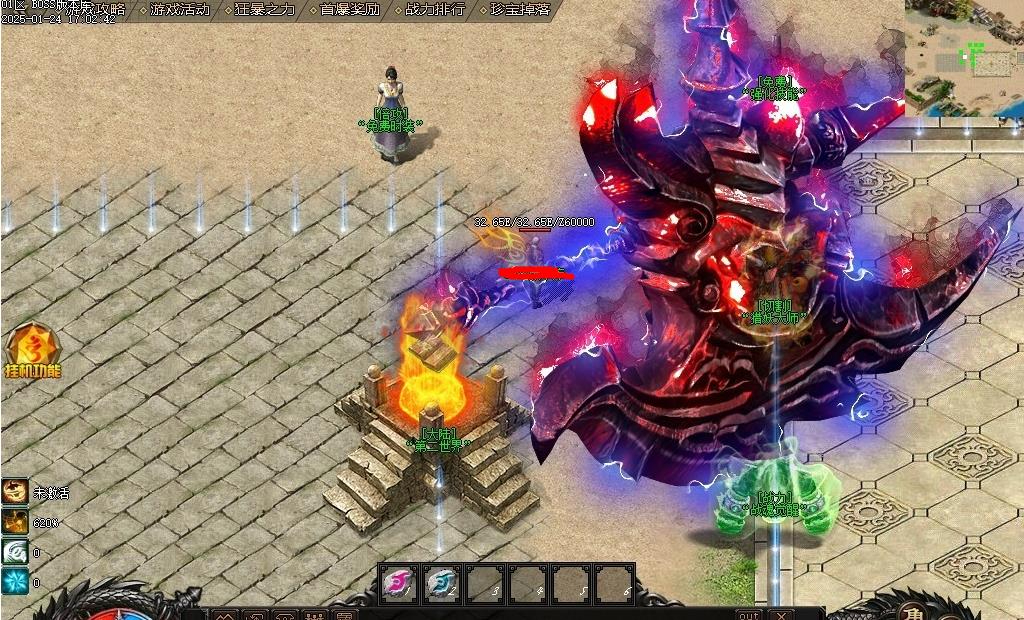Click the minimap in the corner
Image resolution: width=1024 pixels, height=620 pixels.
pos(964,57)
